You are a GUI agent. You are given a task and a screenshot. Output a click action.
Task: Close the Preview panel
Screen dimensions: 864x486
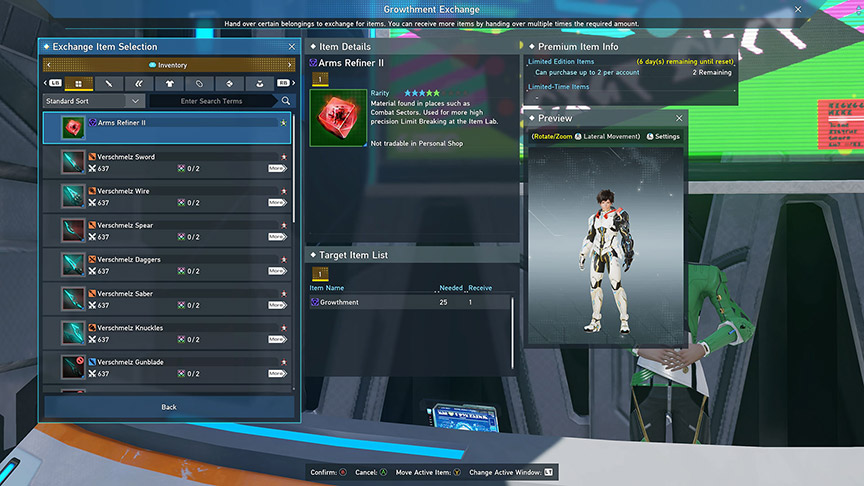(679, 118)
